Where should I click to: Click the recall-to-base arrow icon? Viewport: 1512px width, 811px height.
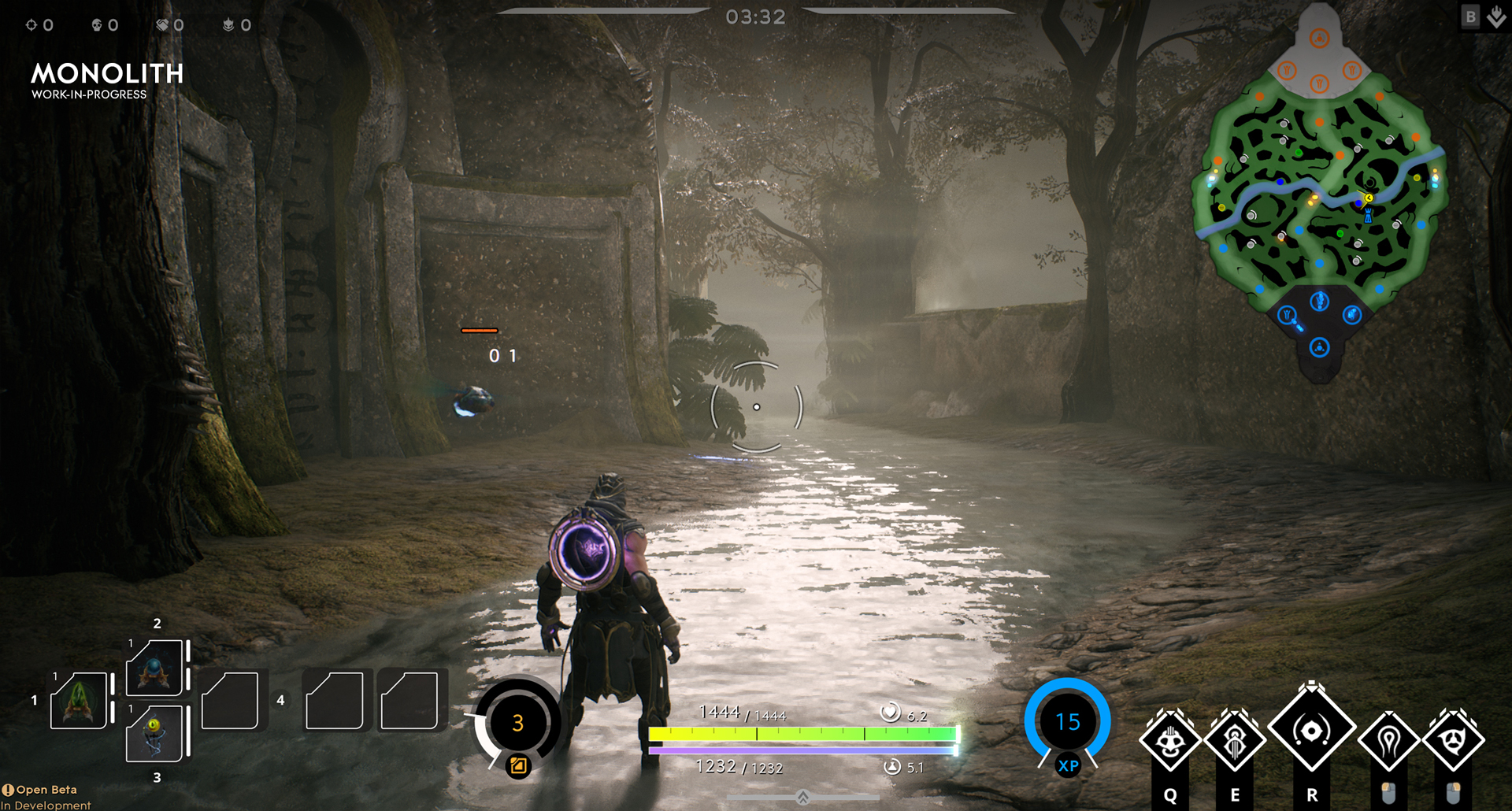[1496, 17]
